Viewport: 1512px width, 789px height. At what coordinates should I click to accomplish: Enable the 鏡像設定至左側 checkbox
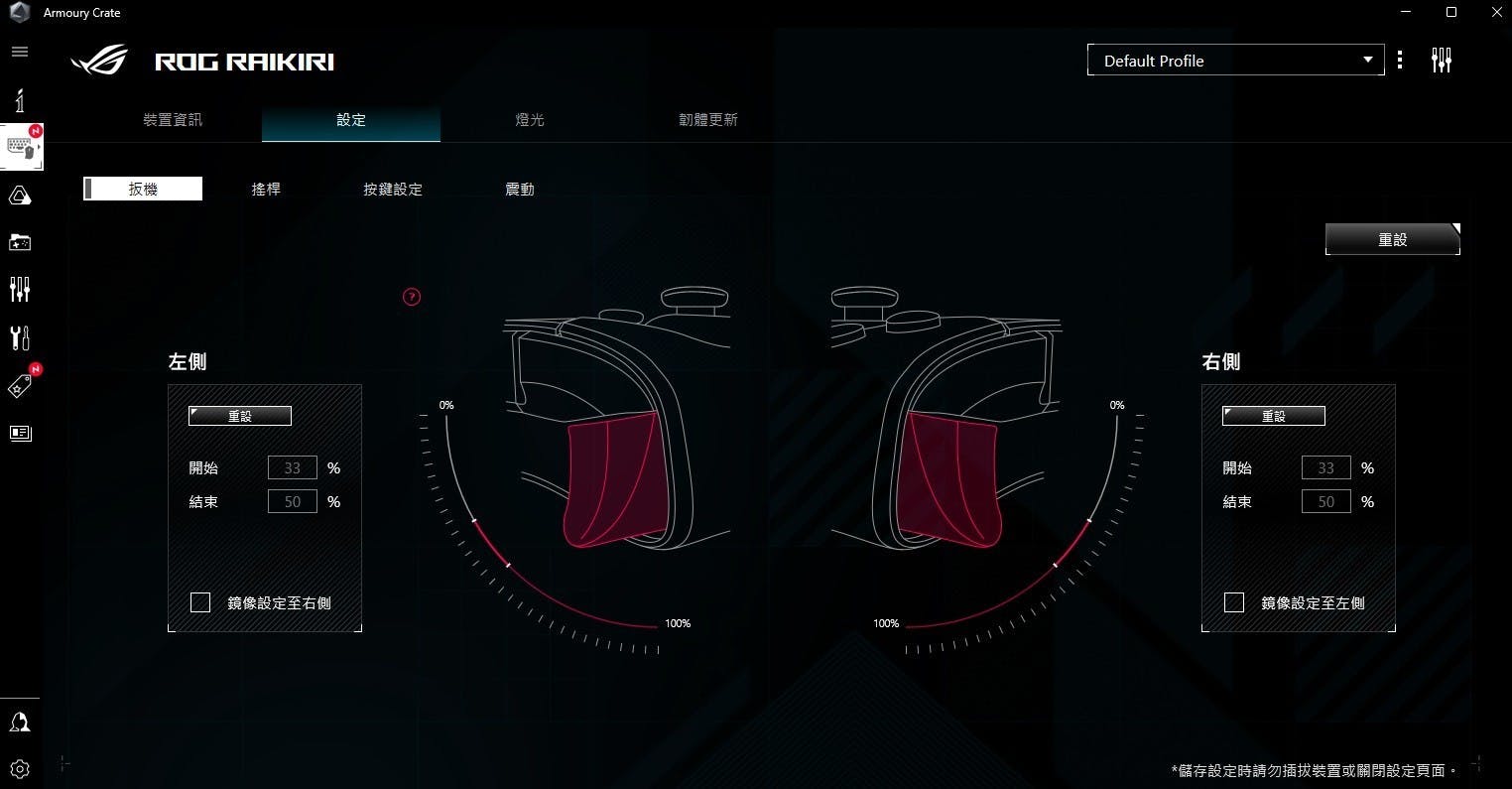(x=1234, y=602)
